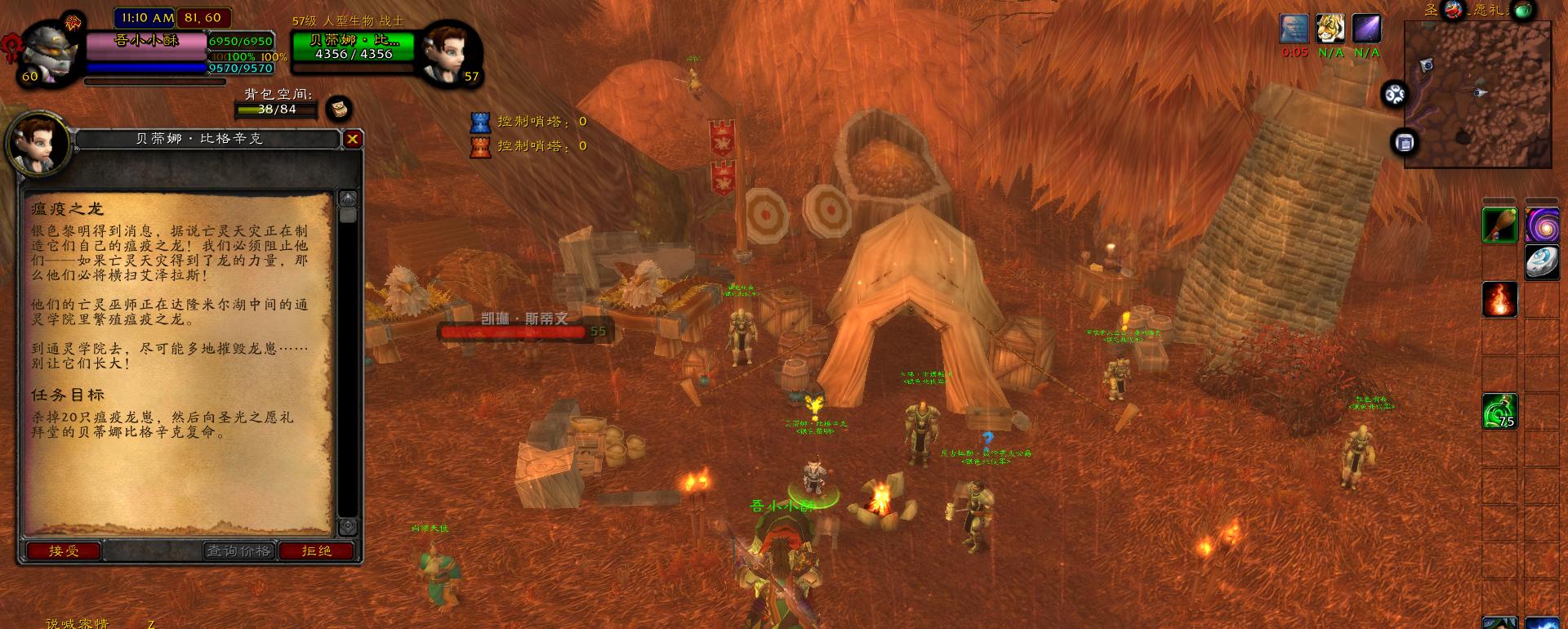This screenshot has width=1568, height=629.
Task: Select the player portrait frame
Action: pos(51,51)
